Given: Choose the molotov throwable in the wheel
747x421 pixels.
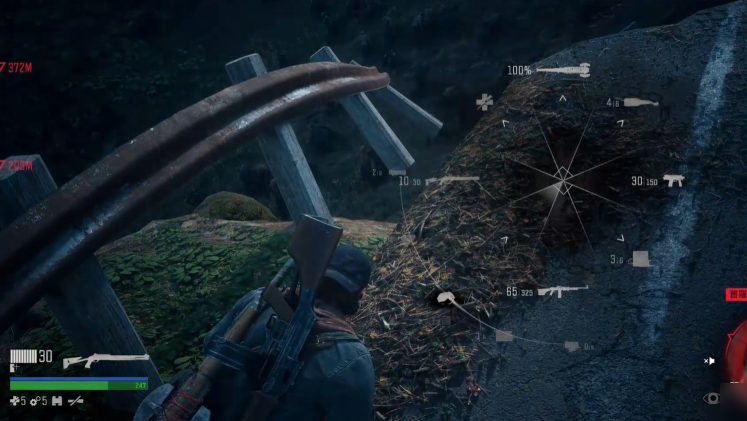Looking at the screenshot, I should pyautogui.click(x=641, y=102).
